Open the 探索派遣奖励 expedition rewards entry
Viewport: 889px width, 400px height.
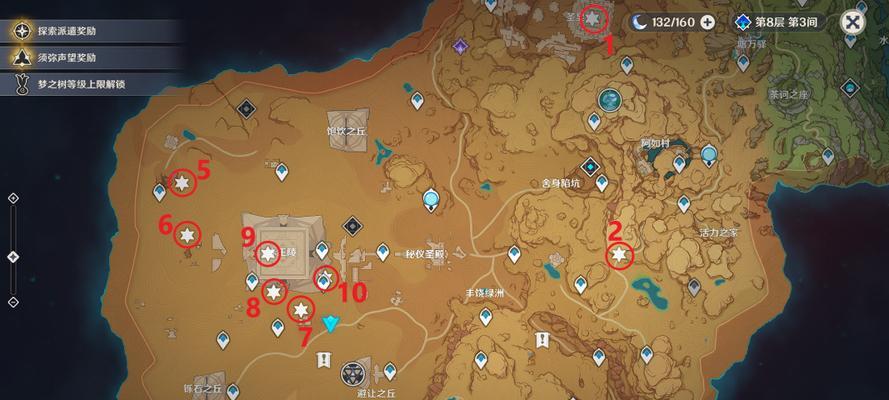(70, 30)
